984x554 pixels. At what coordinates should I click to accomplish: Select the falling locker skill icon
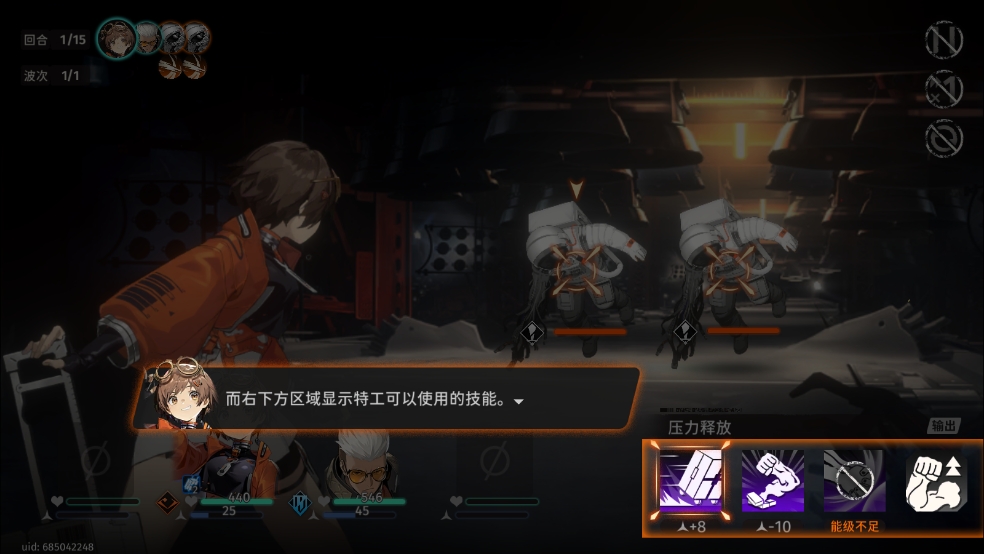click(690, 482)
